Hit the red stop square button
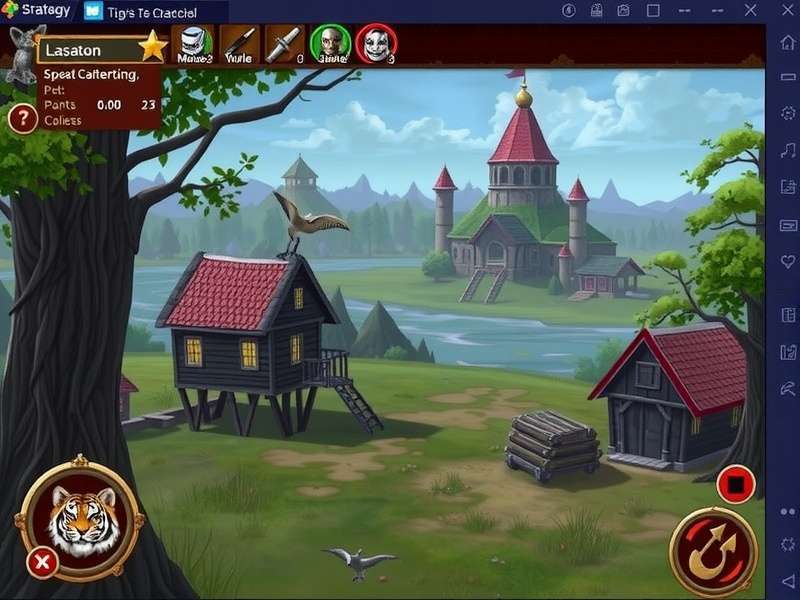 point(736,486)
